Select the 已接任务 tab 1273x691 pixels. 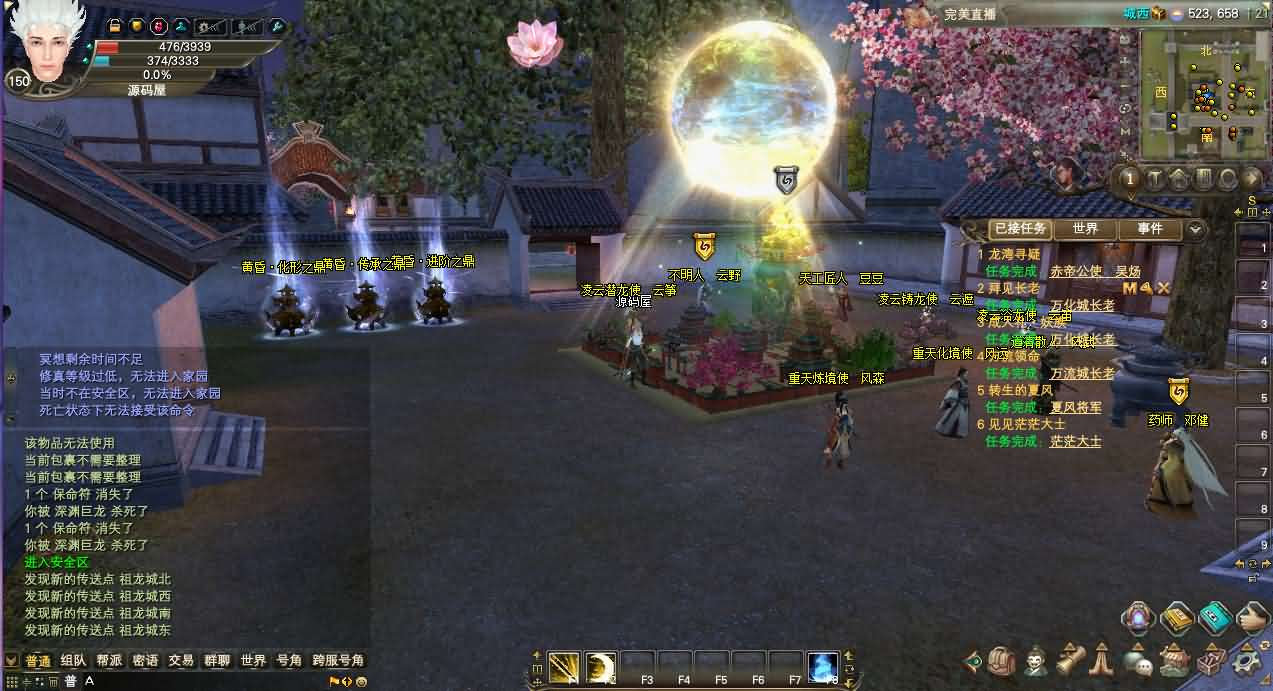(1020, 229)
